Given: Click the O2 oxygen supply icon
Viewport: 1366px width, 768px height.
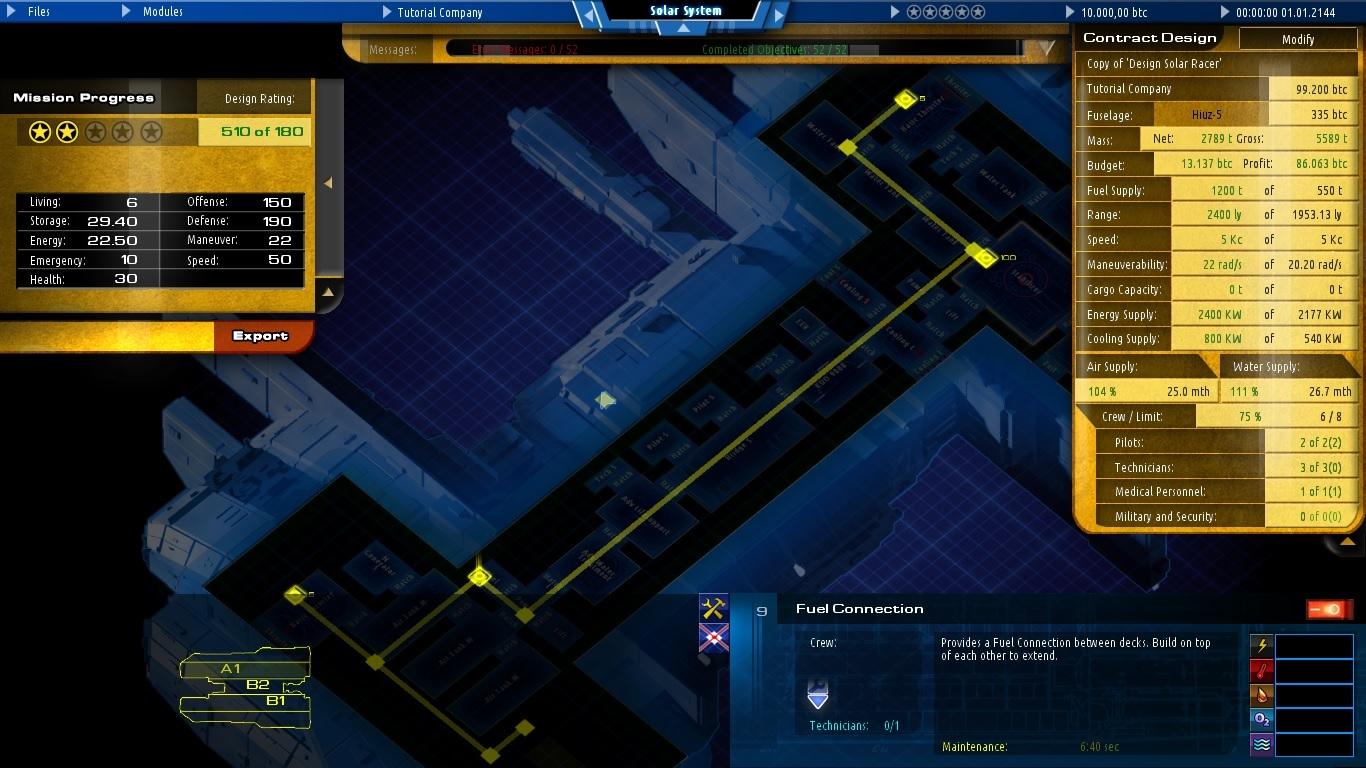Looking at the screenshot, I should tap(1260, 720).
